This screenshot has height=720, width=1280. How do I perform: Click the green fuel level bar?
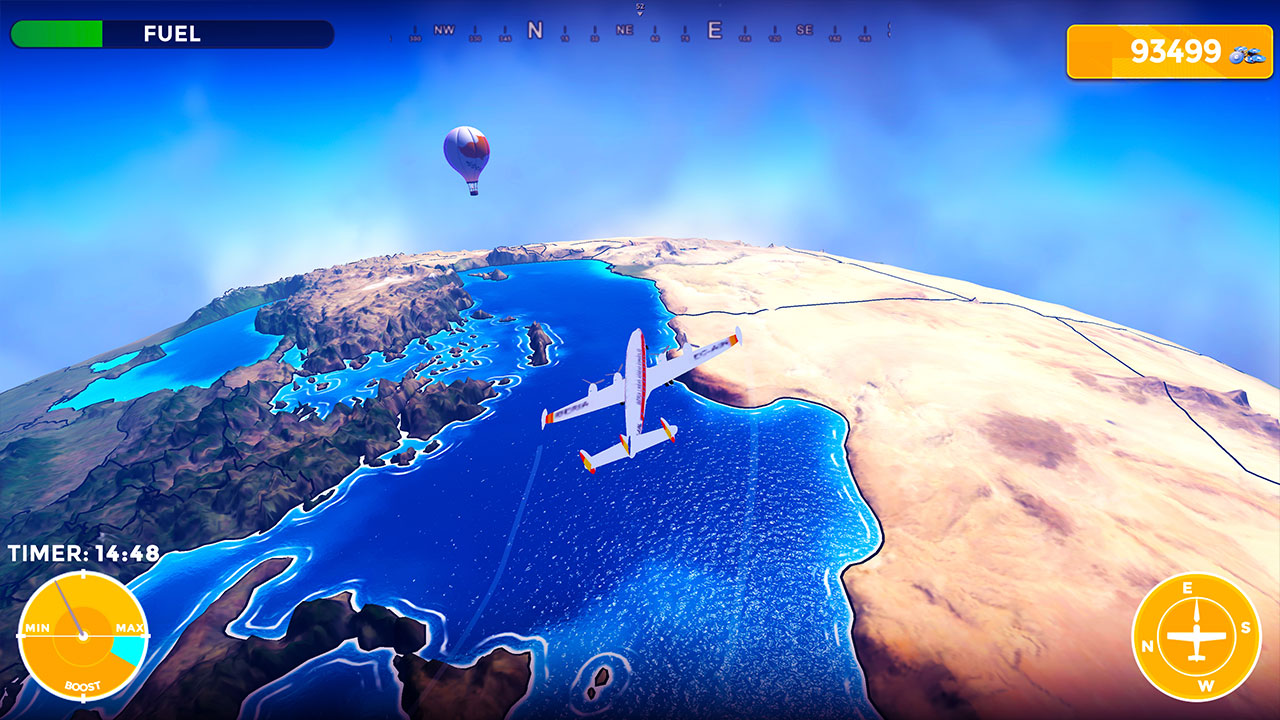point(57,33)
